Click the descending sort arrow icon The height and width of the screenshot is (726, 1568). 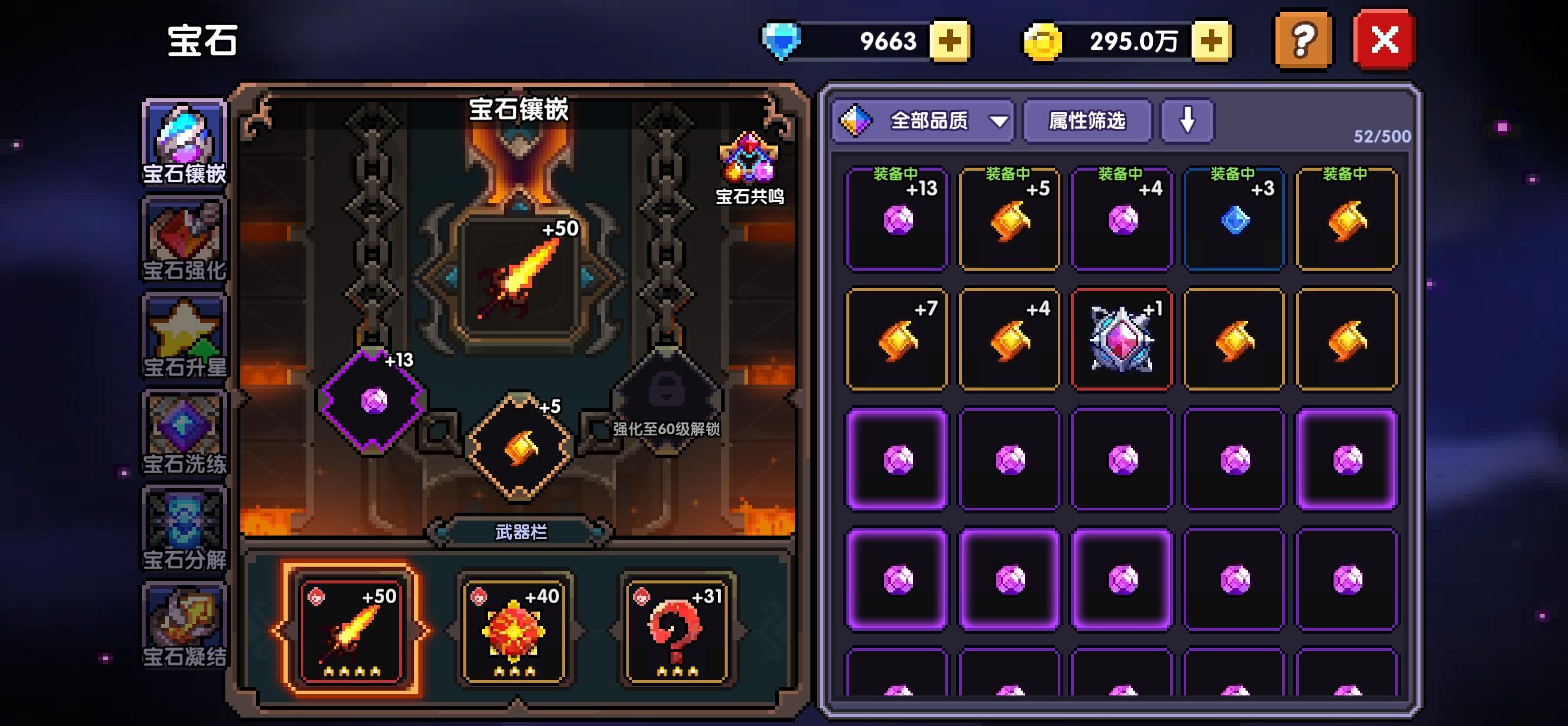click(x=1186, y=121)
